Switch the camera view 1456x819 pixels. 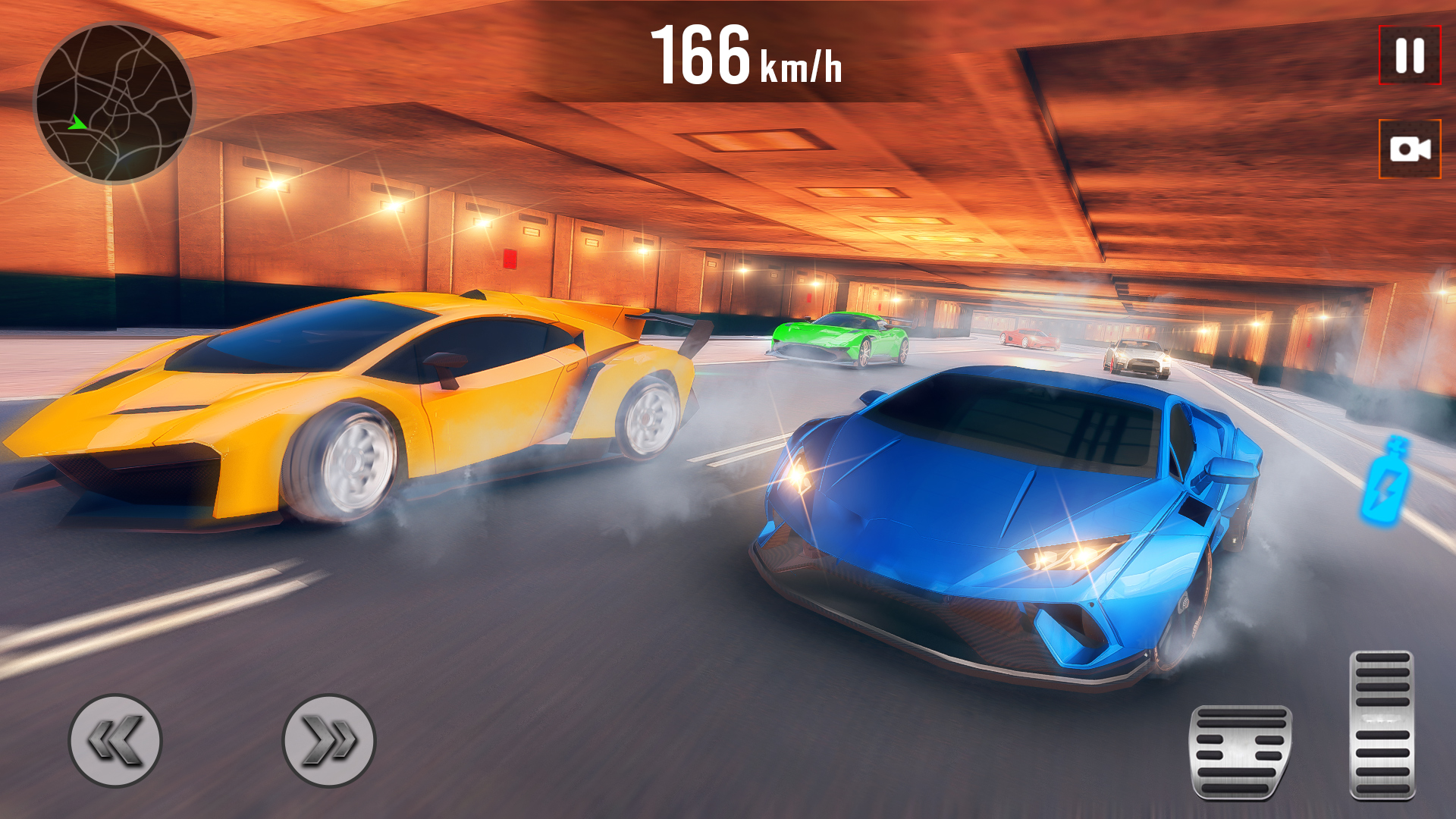point(1409,149)
